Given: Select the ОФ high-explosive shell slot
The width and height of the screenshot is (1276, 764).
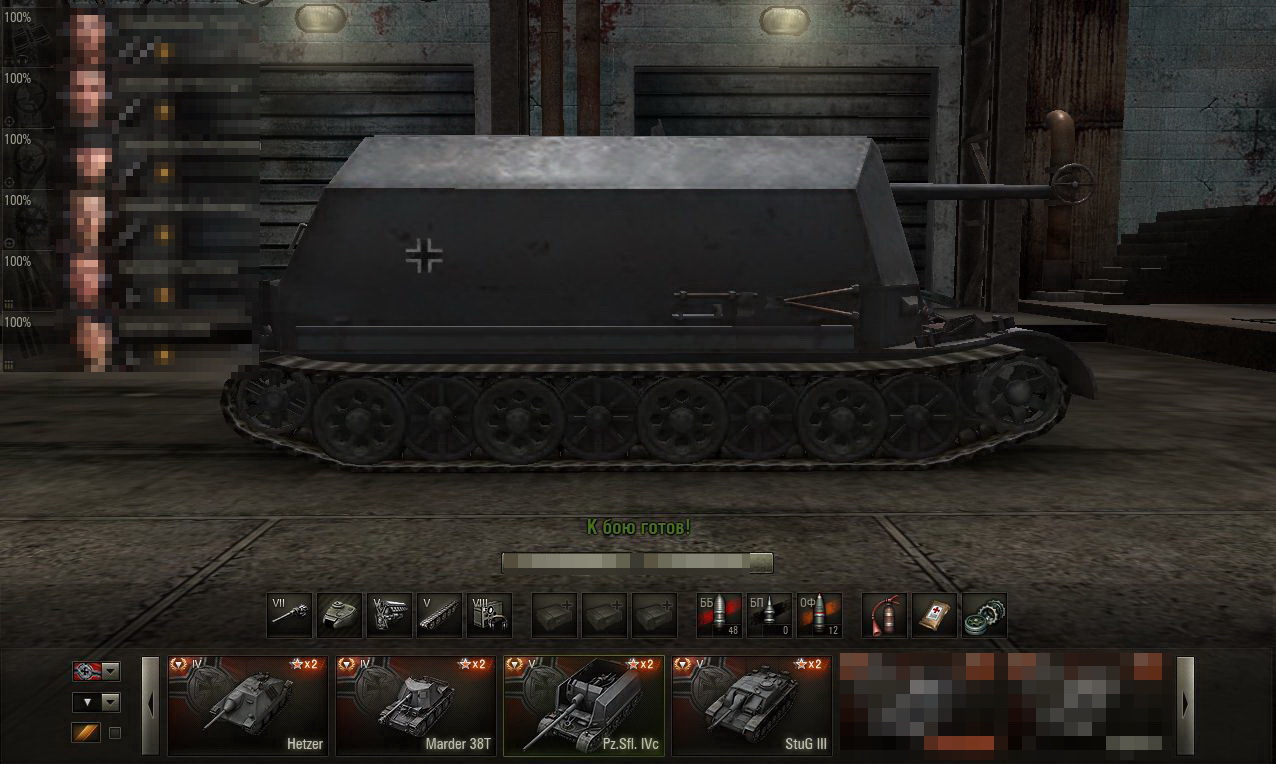Looking at the screenshot, I should [819, 615].
